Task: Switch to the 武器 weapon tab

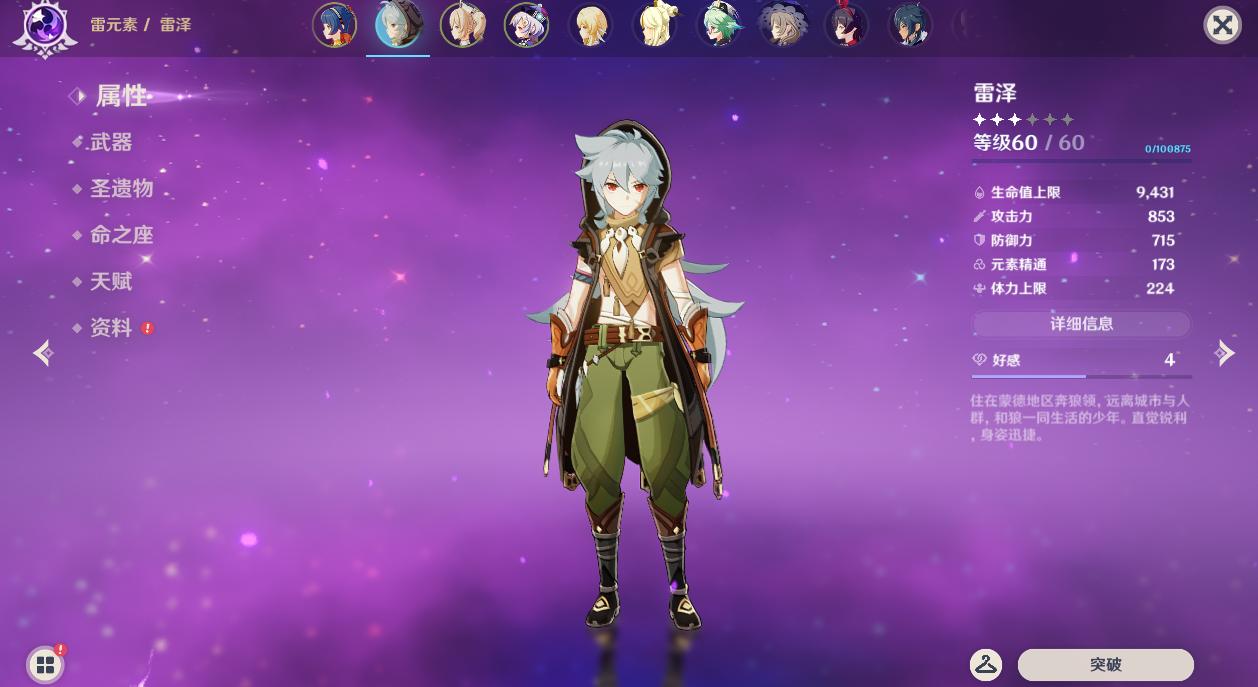Action: coord(111,142)
